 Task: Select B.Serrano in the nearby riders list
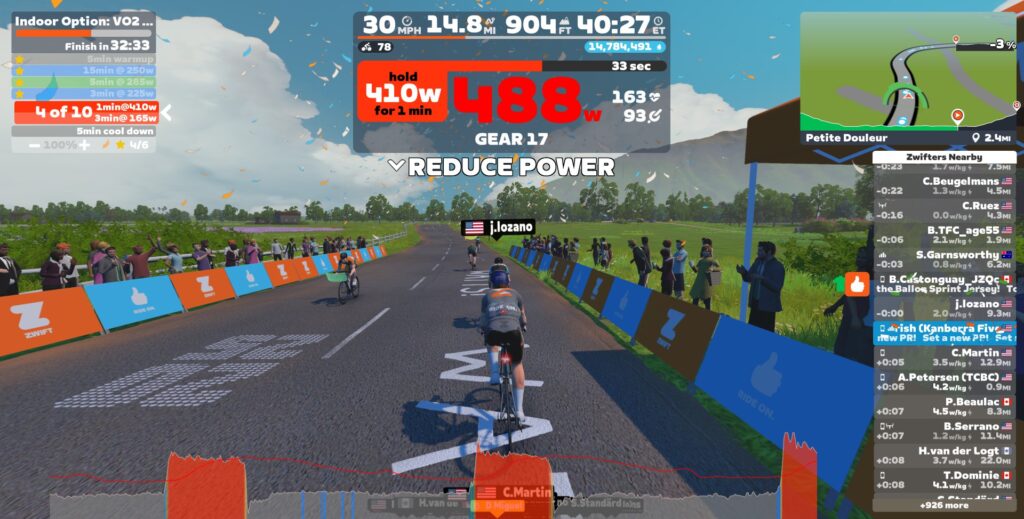(944, 430)
